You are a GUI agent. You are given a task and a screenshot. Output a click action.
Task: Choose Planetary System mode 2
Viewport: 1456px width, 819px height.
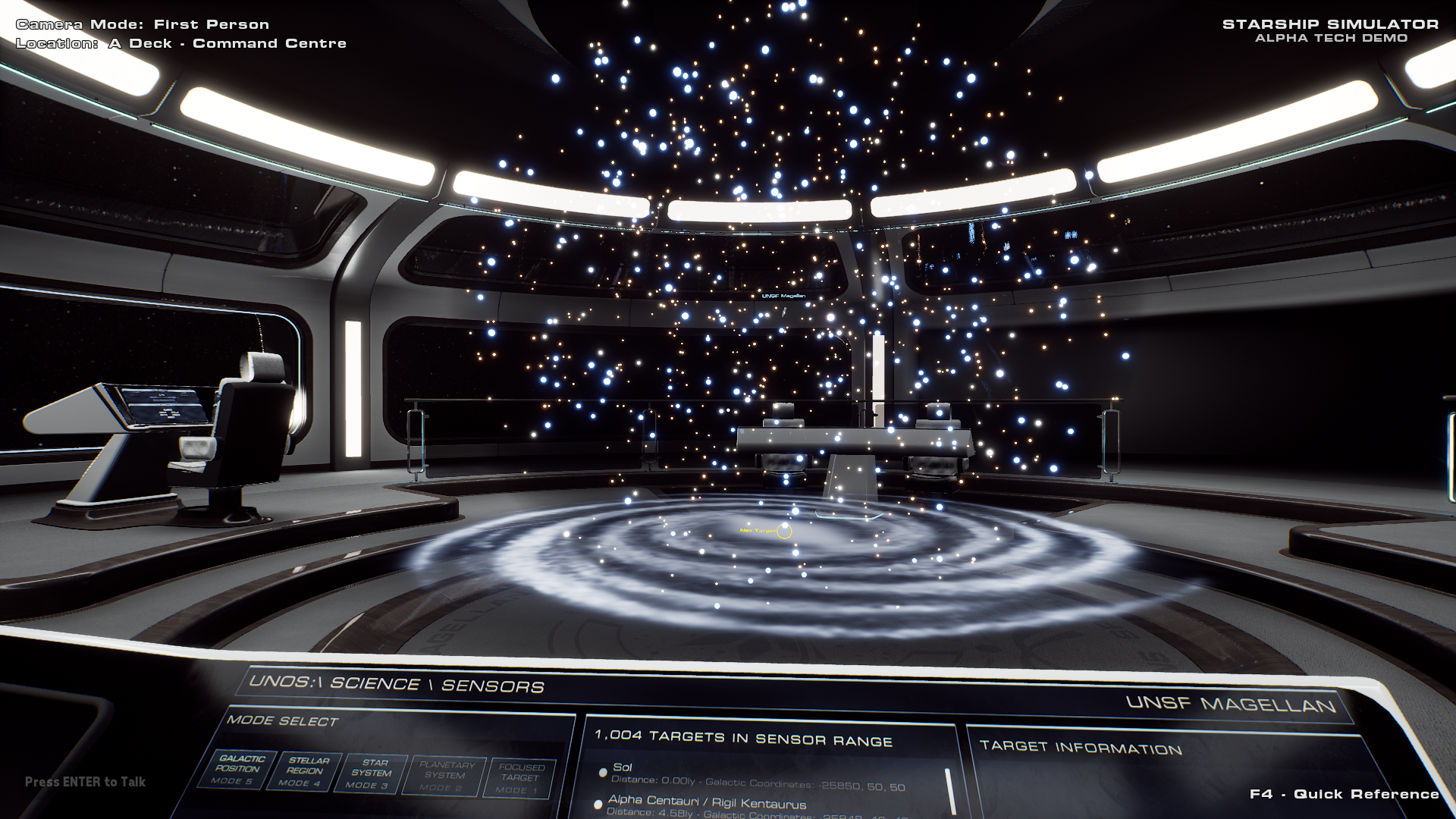444,776
